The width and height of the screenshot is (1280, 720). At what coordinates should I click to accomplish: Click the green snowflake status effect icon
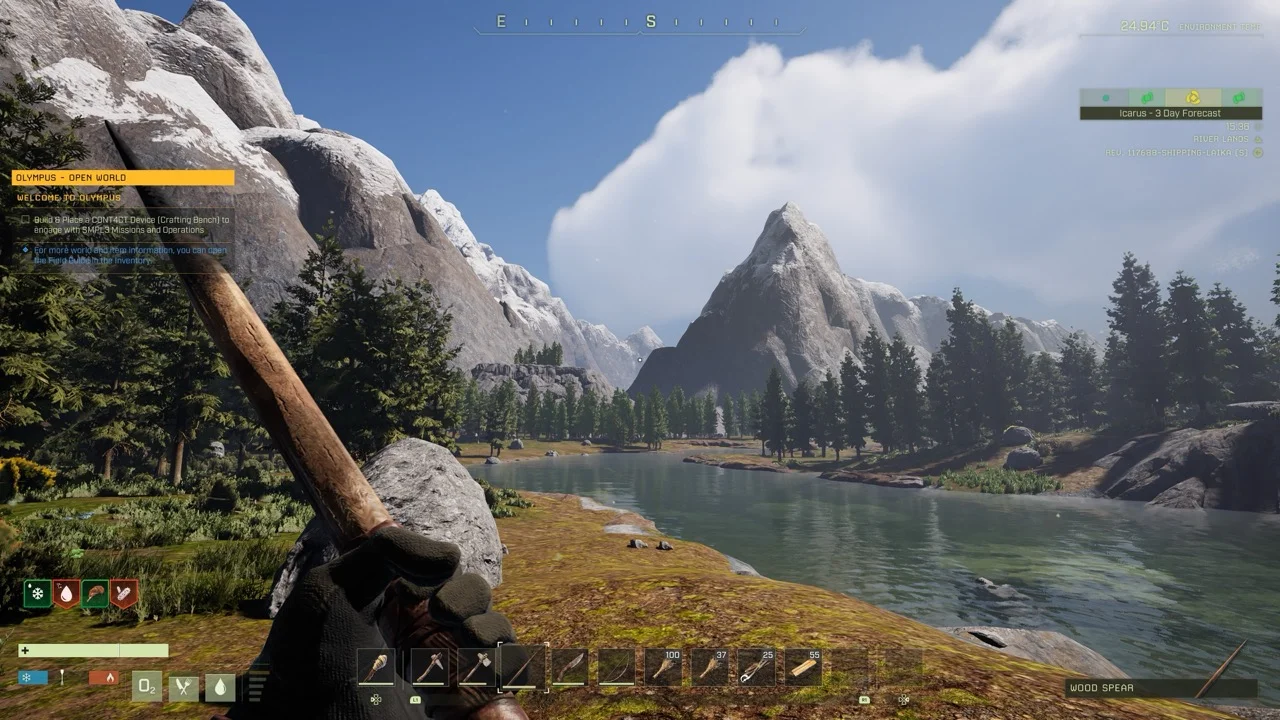37,594
